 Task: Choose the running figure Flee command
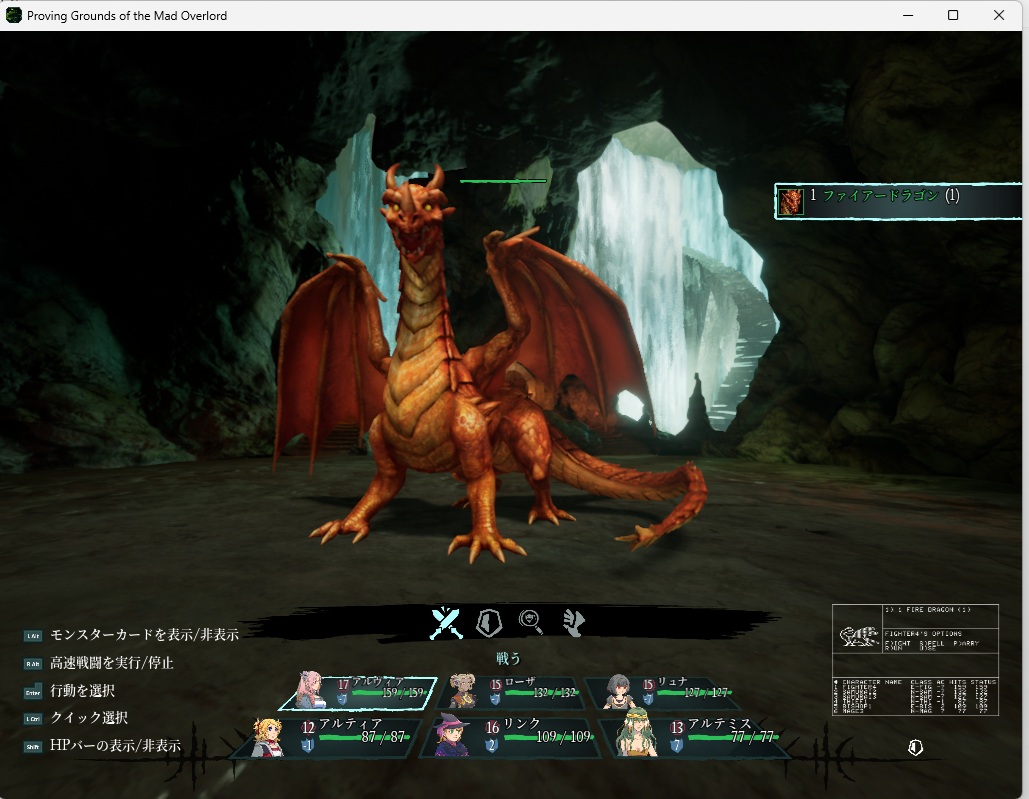(x=572, y=623)
